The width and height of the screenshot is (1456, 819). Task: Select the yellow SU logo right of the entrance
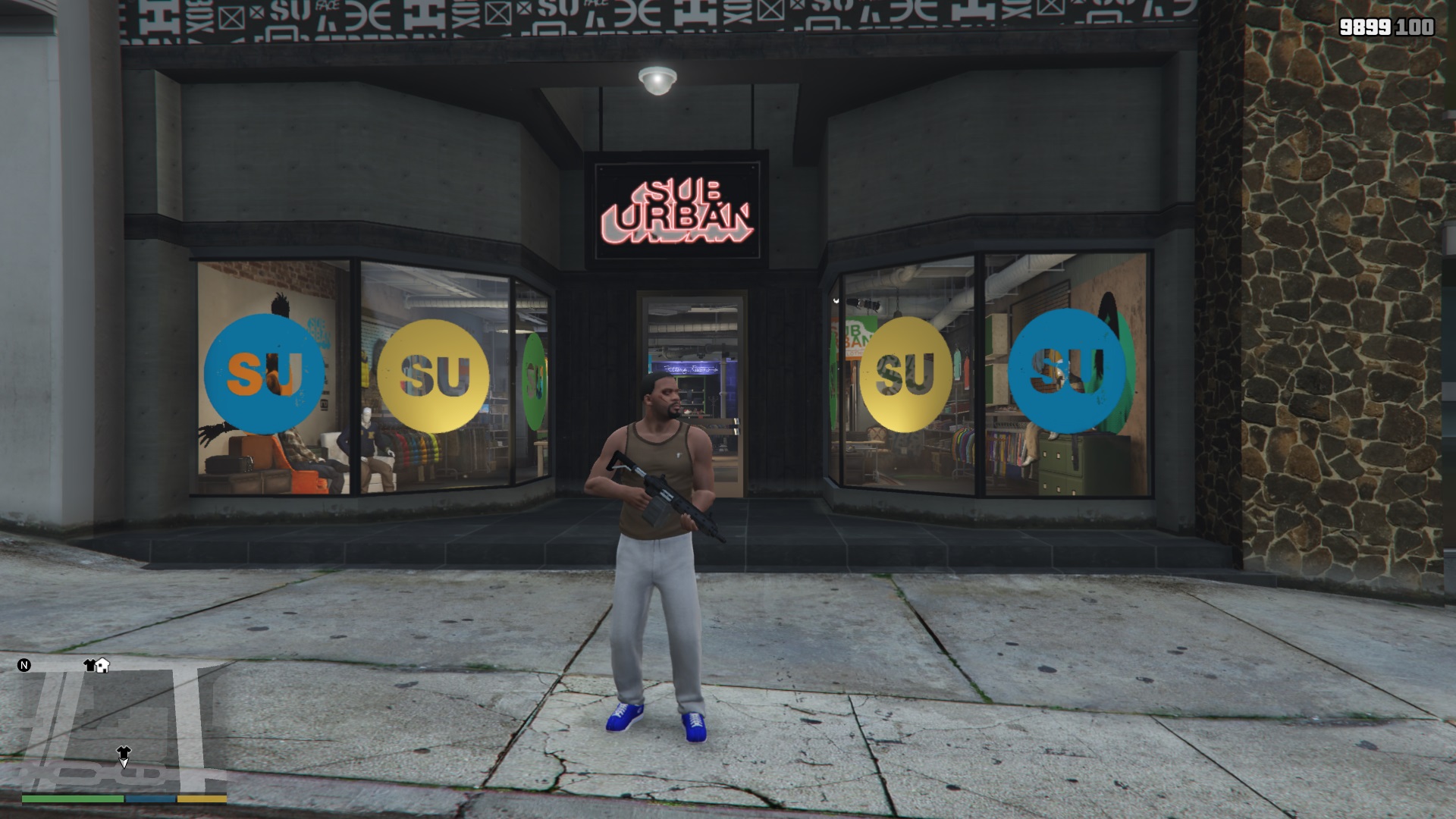coord(907,373)
